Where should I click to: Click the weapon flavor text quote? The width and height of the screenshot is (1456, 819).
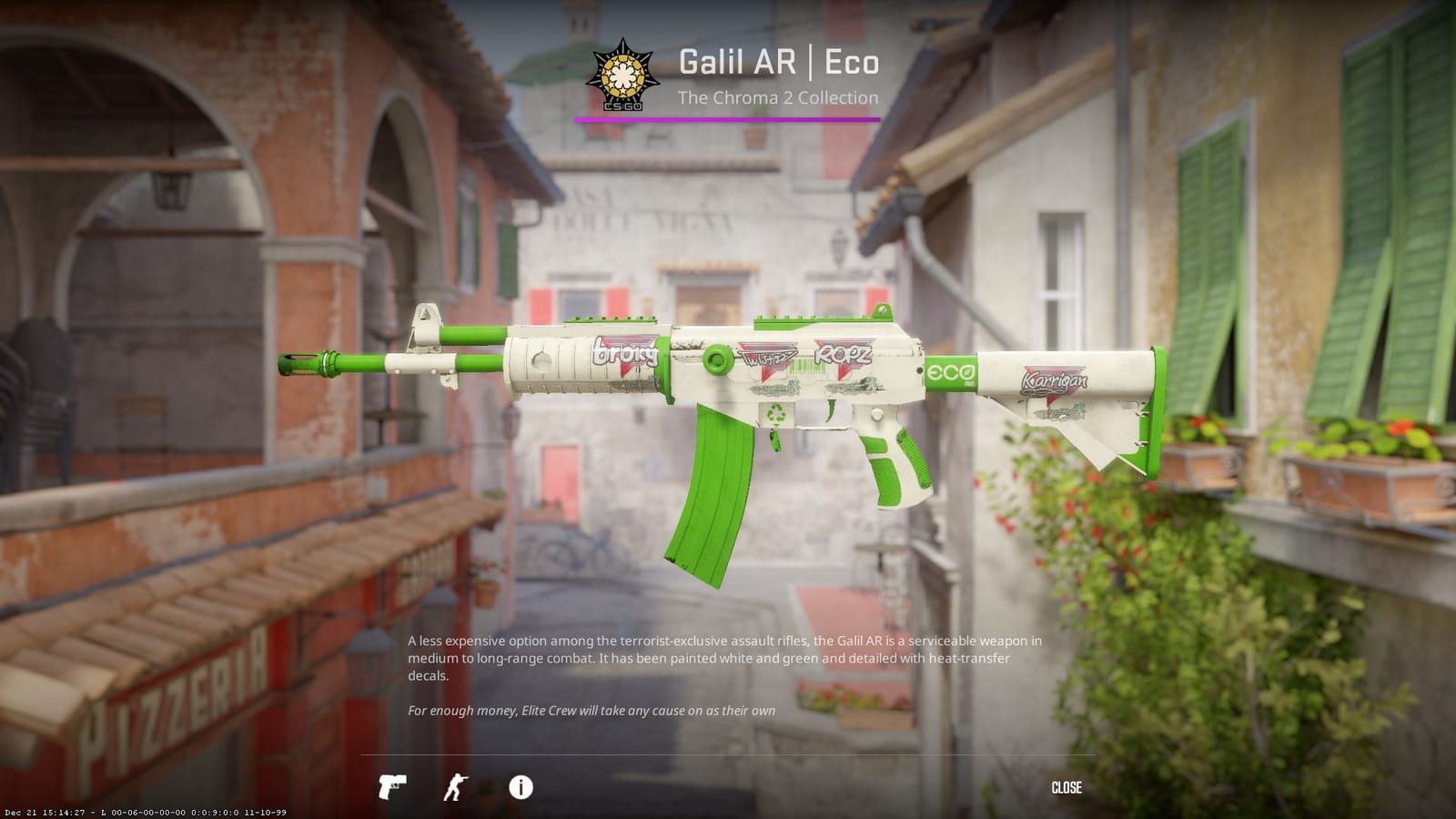tap(591, 710)
